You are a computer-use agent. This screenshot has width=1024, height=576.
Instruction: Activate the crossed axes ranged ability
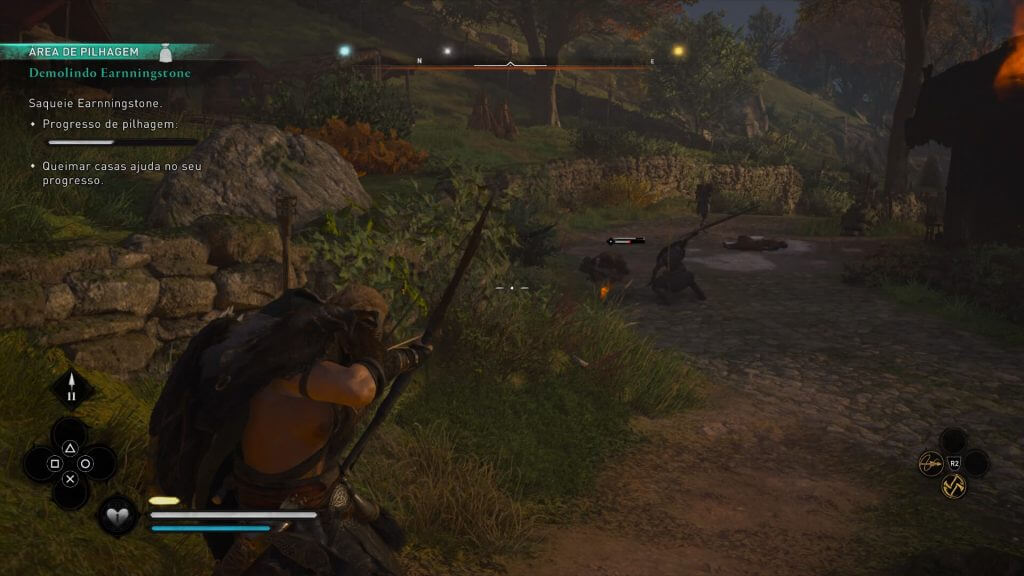(954, 485)
